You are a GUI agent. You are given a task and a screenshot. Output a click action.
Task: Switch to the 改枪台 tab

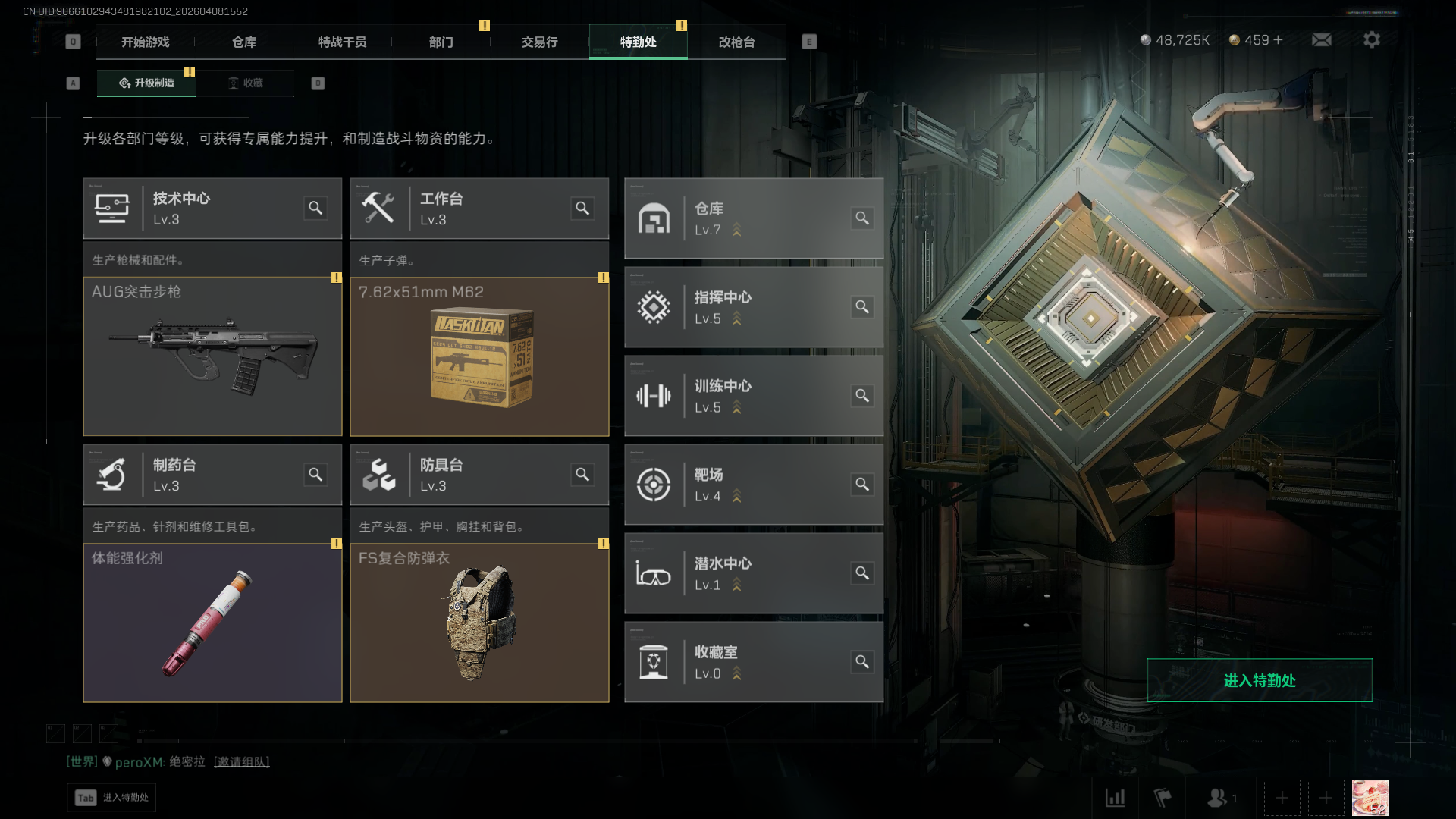(736, 42)
